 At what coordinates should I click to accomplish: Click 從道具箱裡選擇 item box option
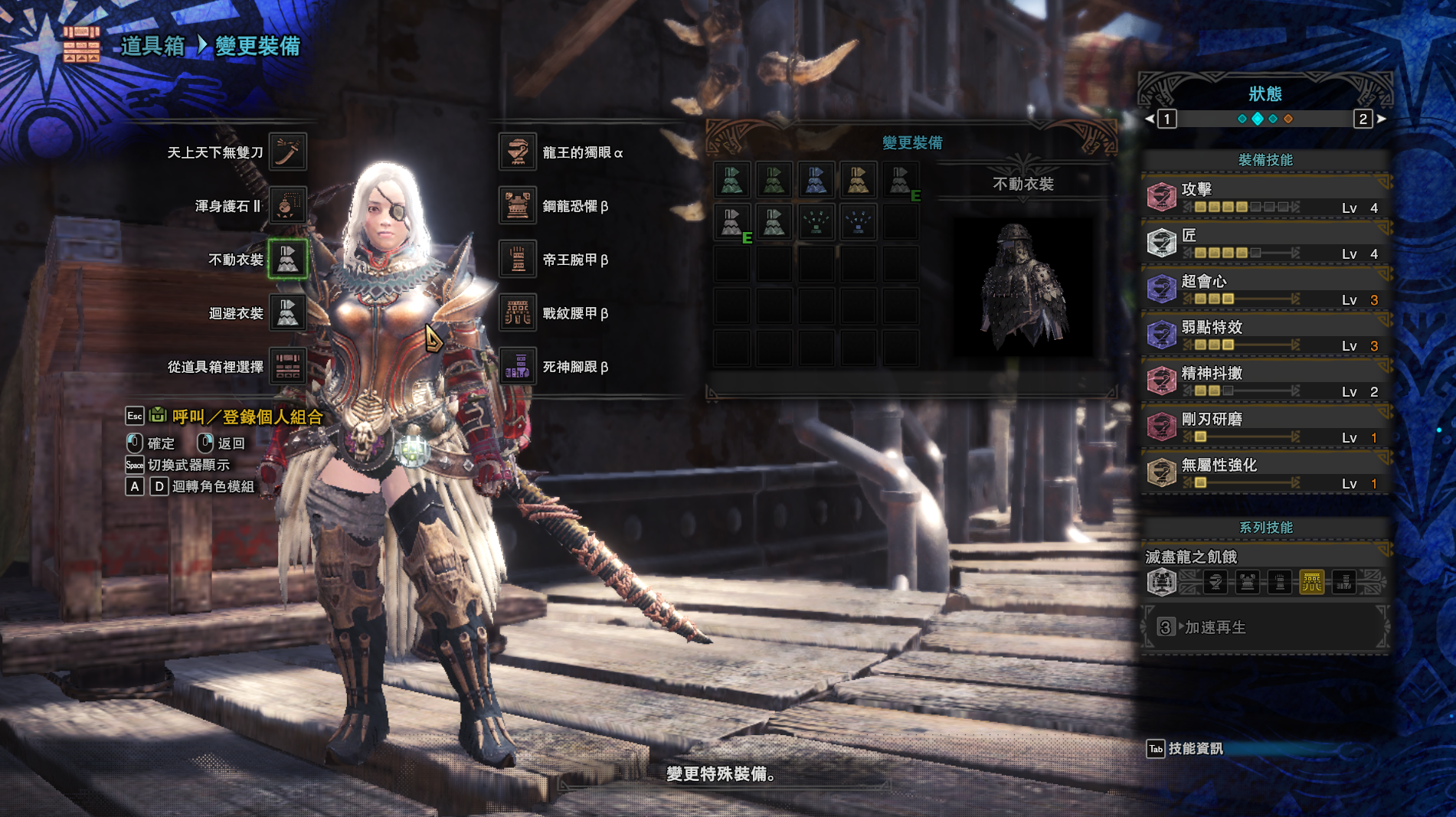287,366
